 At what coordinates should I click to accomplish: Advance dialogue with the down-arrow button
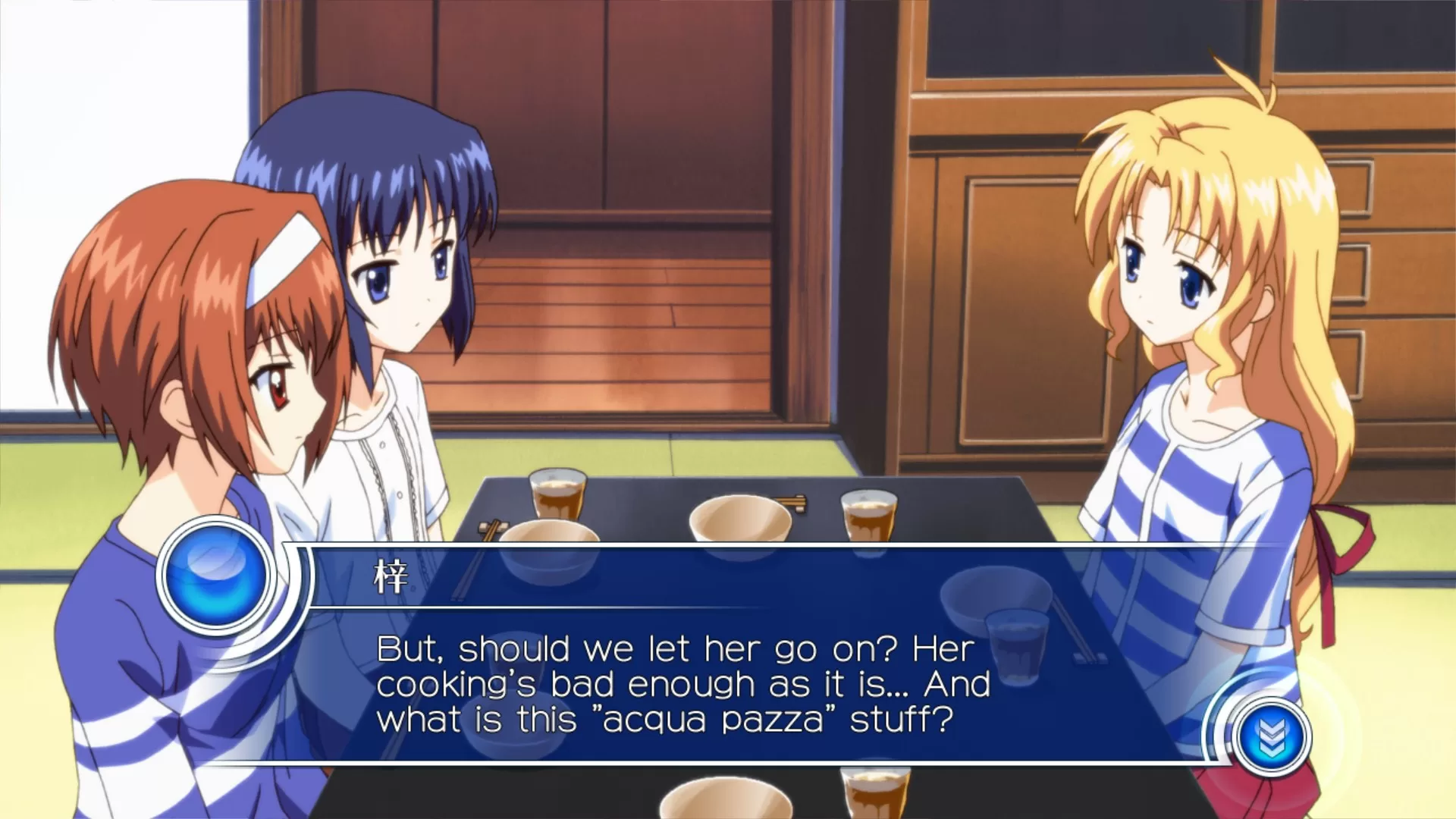tap(1270, 736)
